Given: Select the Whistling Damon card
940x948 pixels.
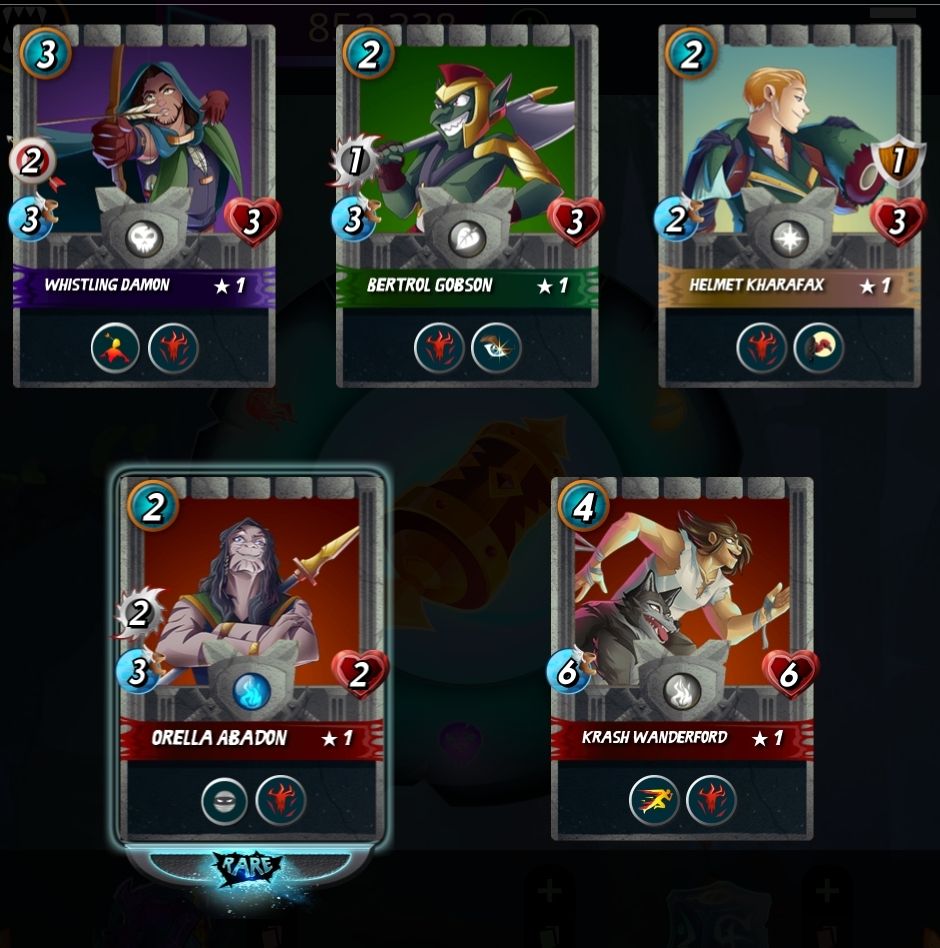Looking at the screenshot, I should (x=143, y=150).
